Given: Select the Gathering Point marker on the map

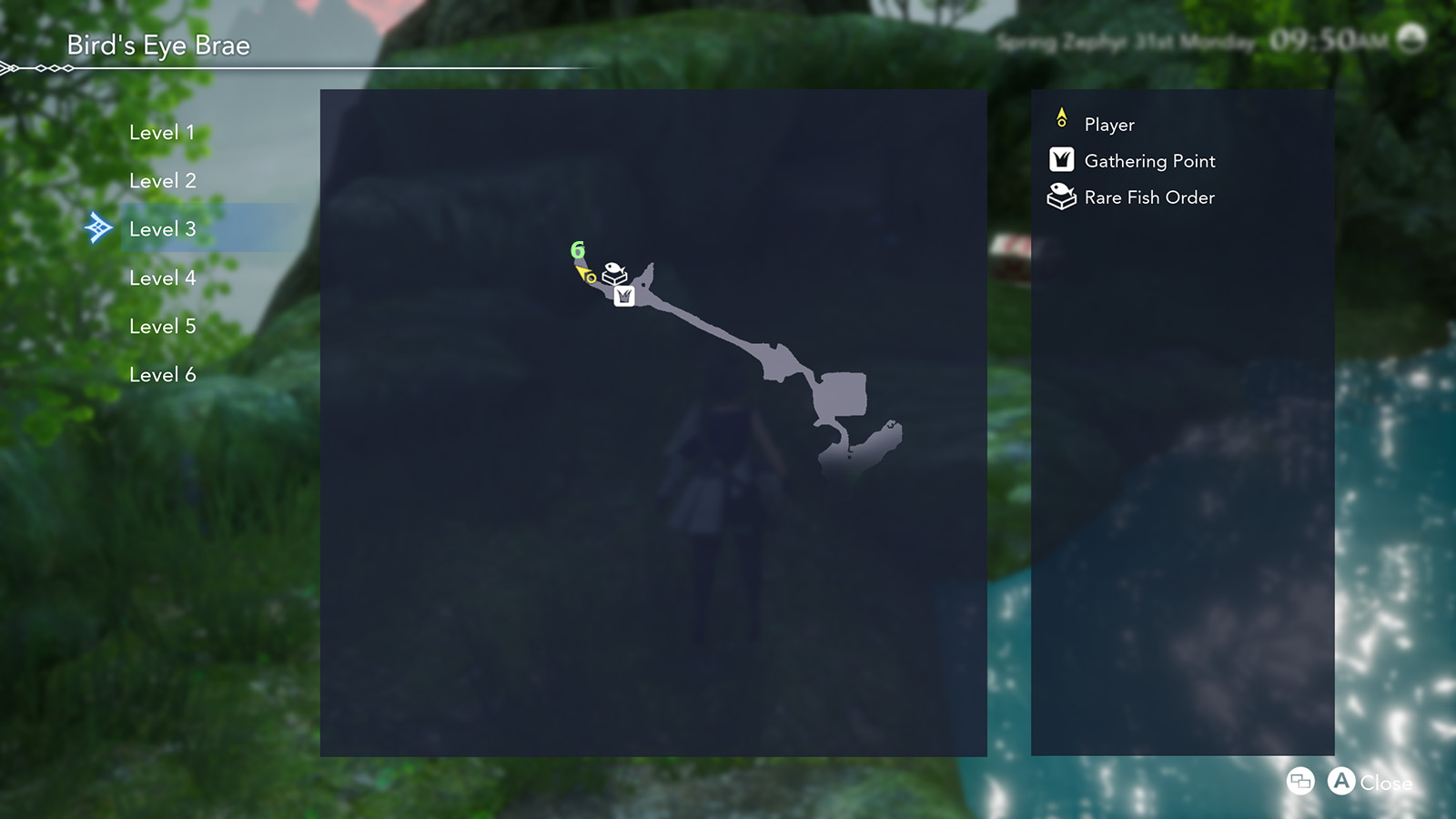Looking at the screenshot, I should (x=623, y=297).
